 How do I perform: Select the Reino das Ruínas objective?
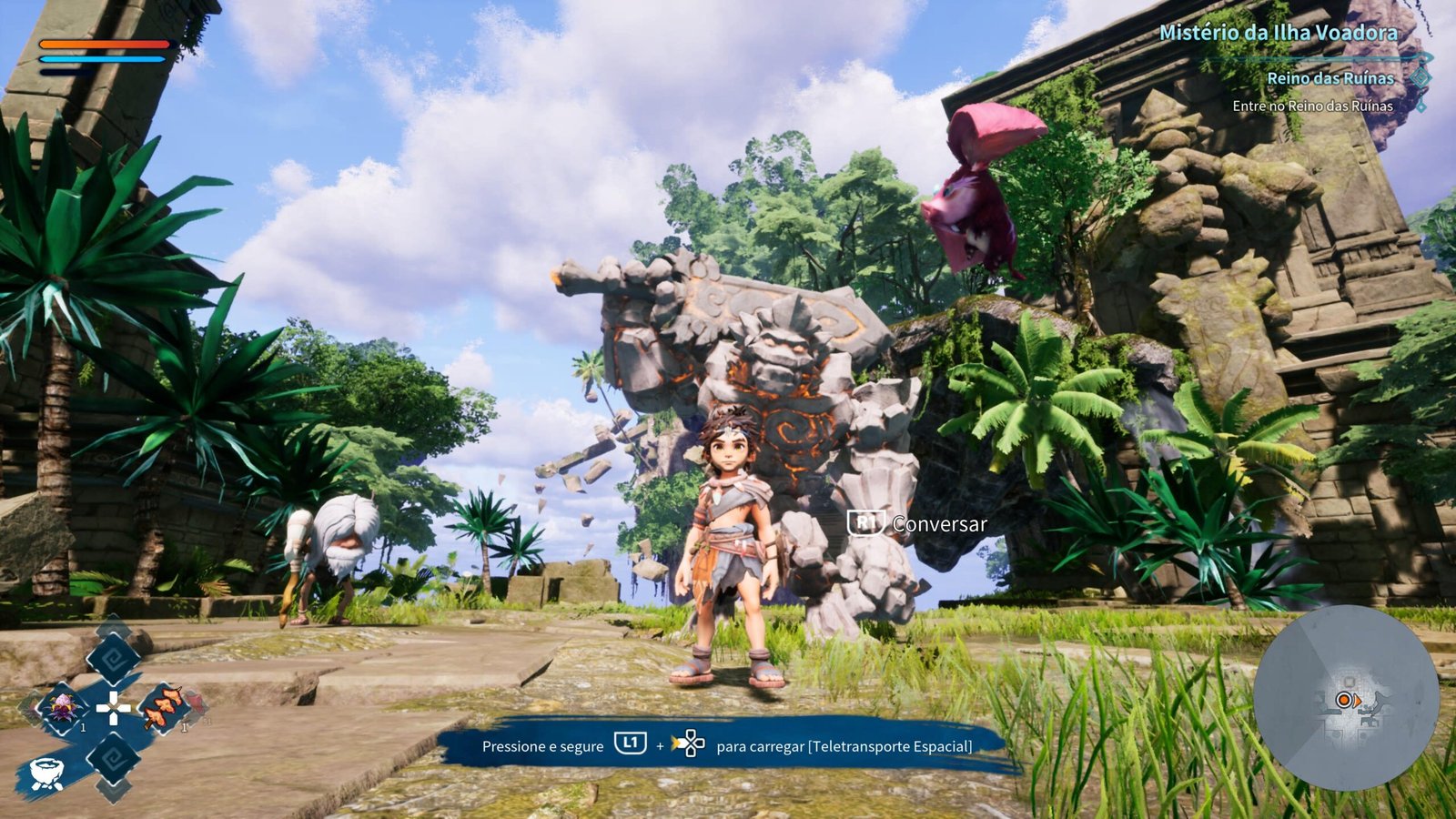(x=1330, y=78)
